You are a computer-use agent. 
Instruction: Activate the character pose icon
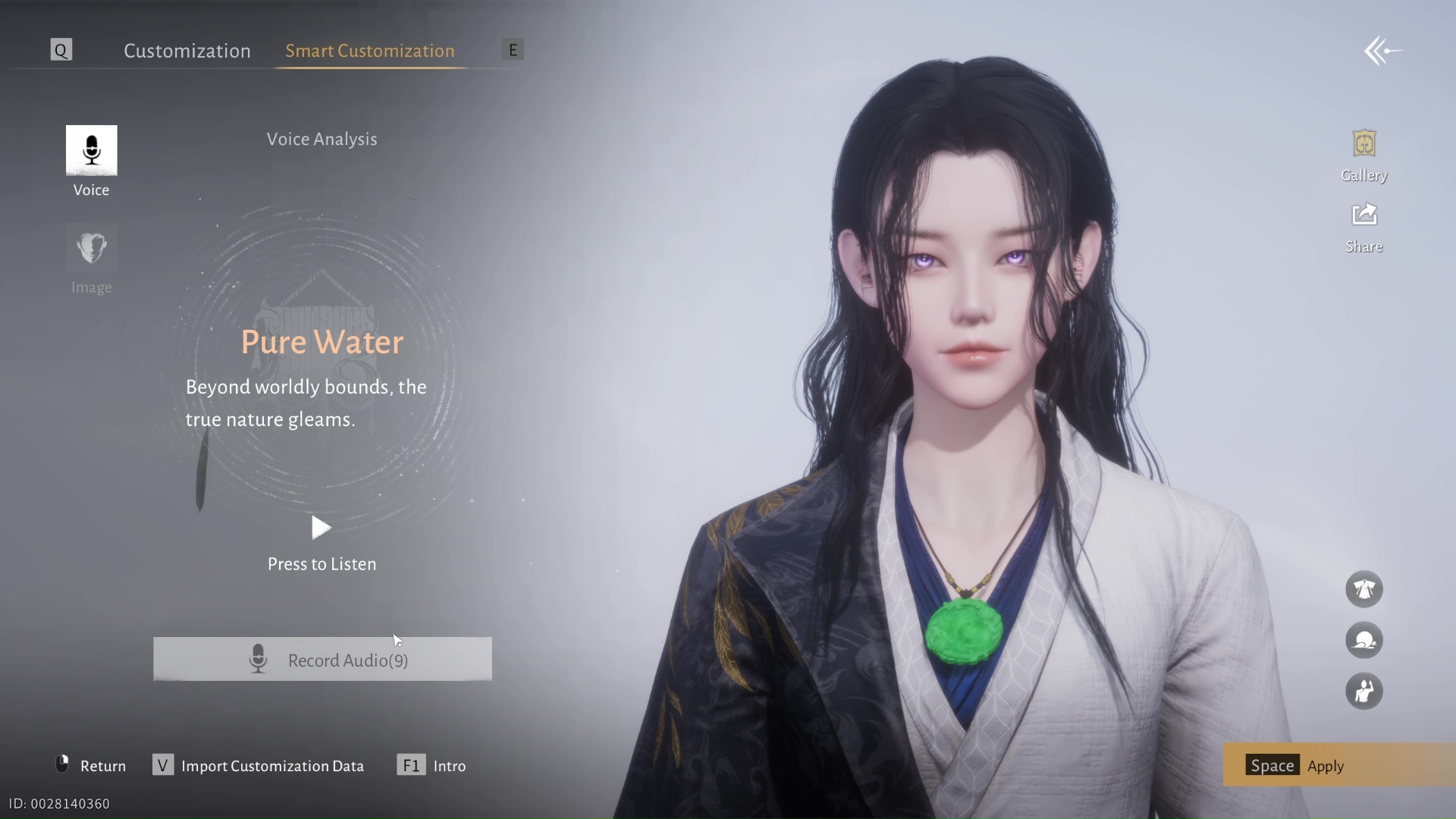point(1363,692)
